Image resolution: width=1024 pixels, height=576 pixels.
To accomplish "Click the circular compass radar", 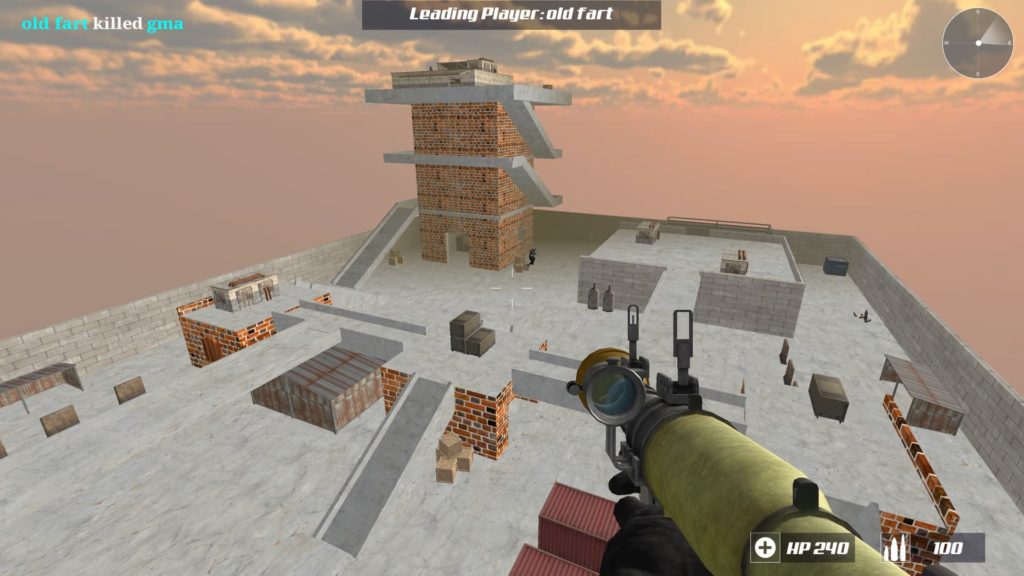I will pyautogui.click(x=977, y=43).
